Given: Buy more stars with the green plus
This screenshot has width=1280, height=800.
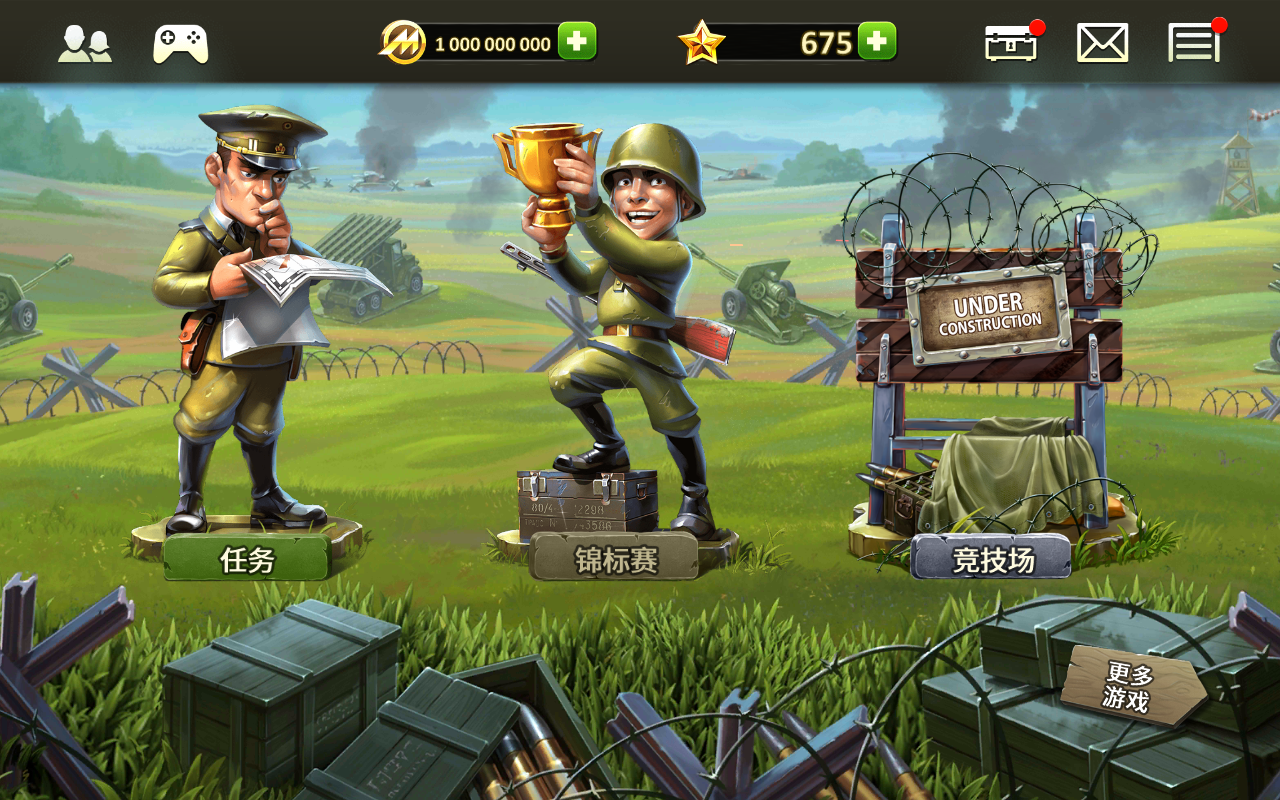Looking at the screenshot, I should (877, 42).
